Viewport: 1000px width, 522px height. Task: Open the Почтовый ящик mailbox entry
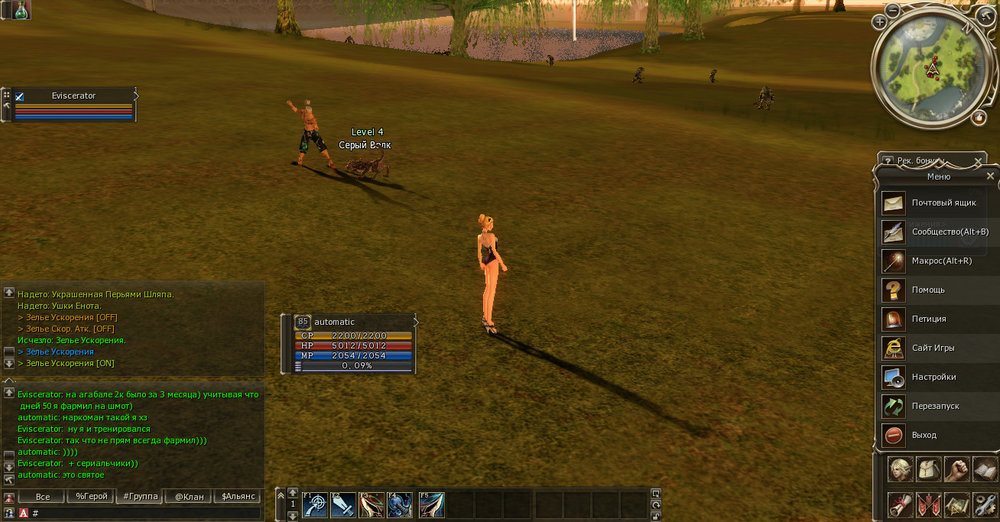click(x=935, y=203)
